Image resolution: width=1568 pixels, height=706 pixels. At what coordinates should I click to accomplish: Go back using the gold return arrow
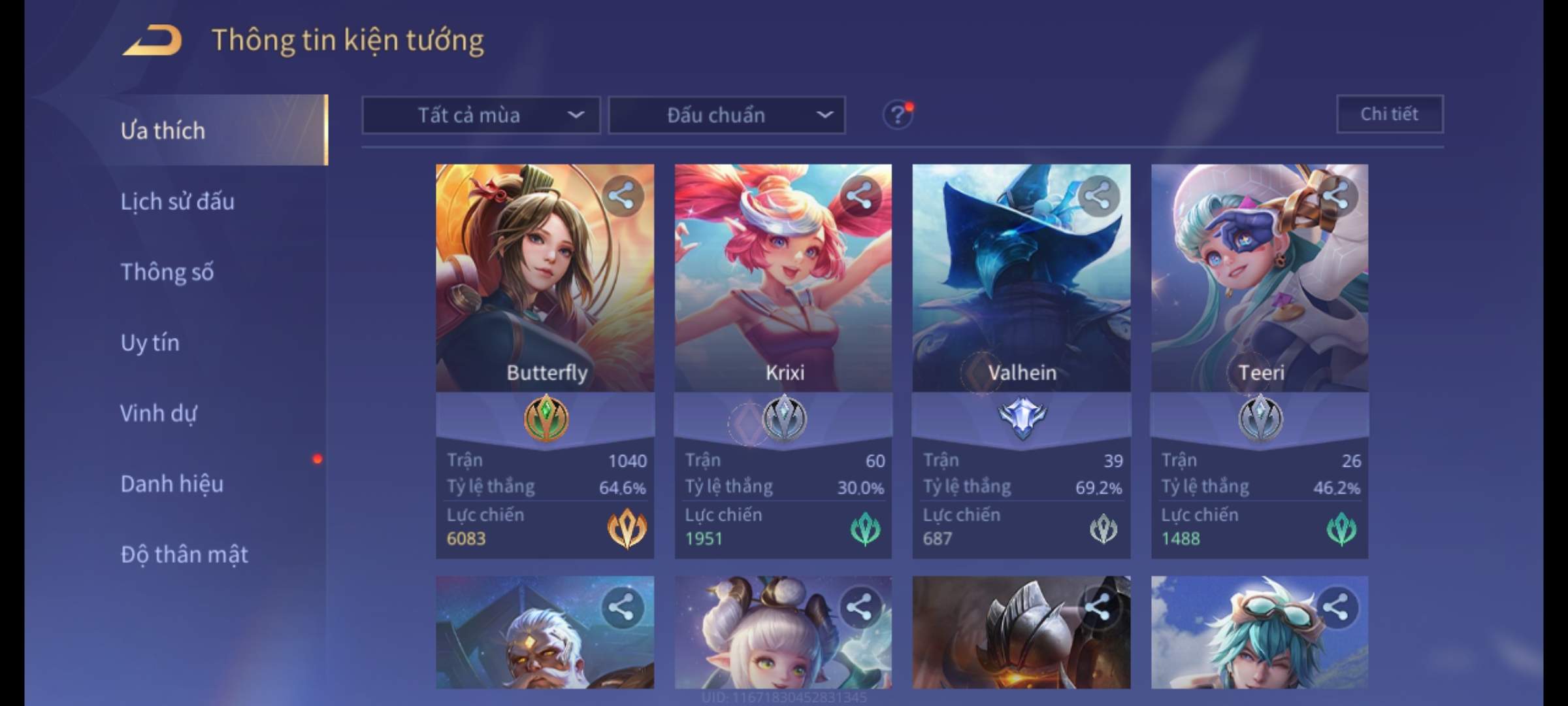(x=152, y=41)
